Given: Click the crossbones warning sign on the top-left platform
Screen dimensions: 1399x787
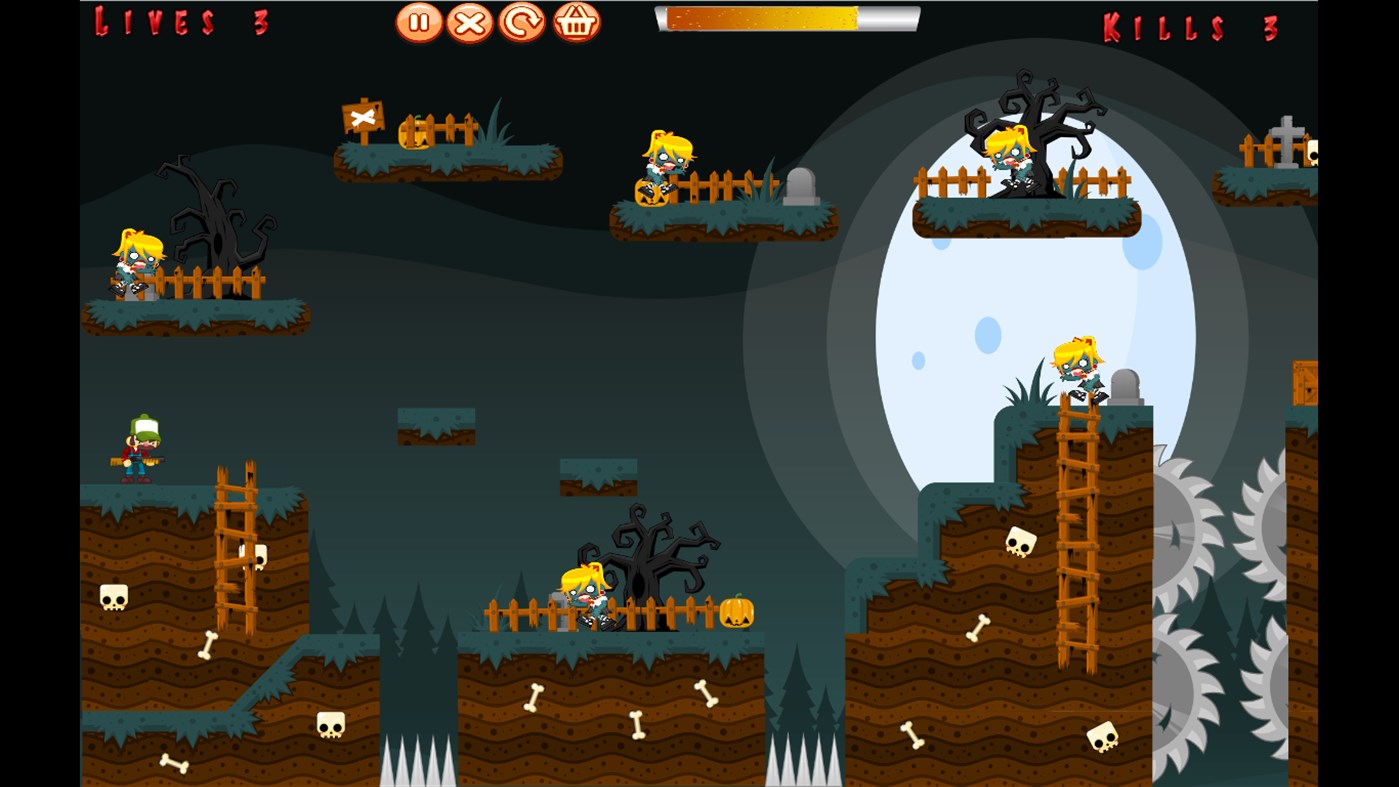Looking at the screenshot, I should 363,115.
